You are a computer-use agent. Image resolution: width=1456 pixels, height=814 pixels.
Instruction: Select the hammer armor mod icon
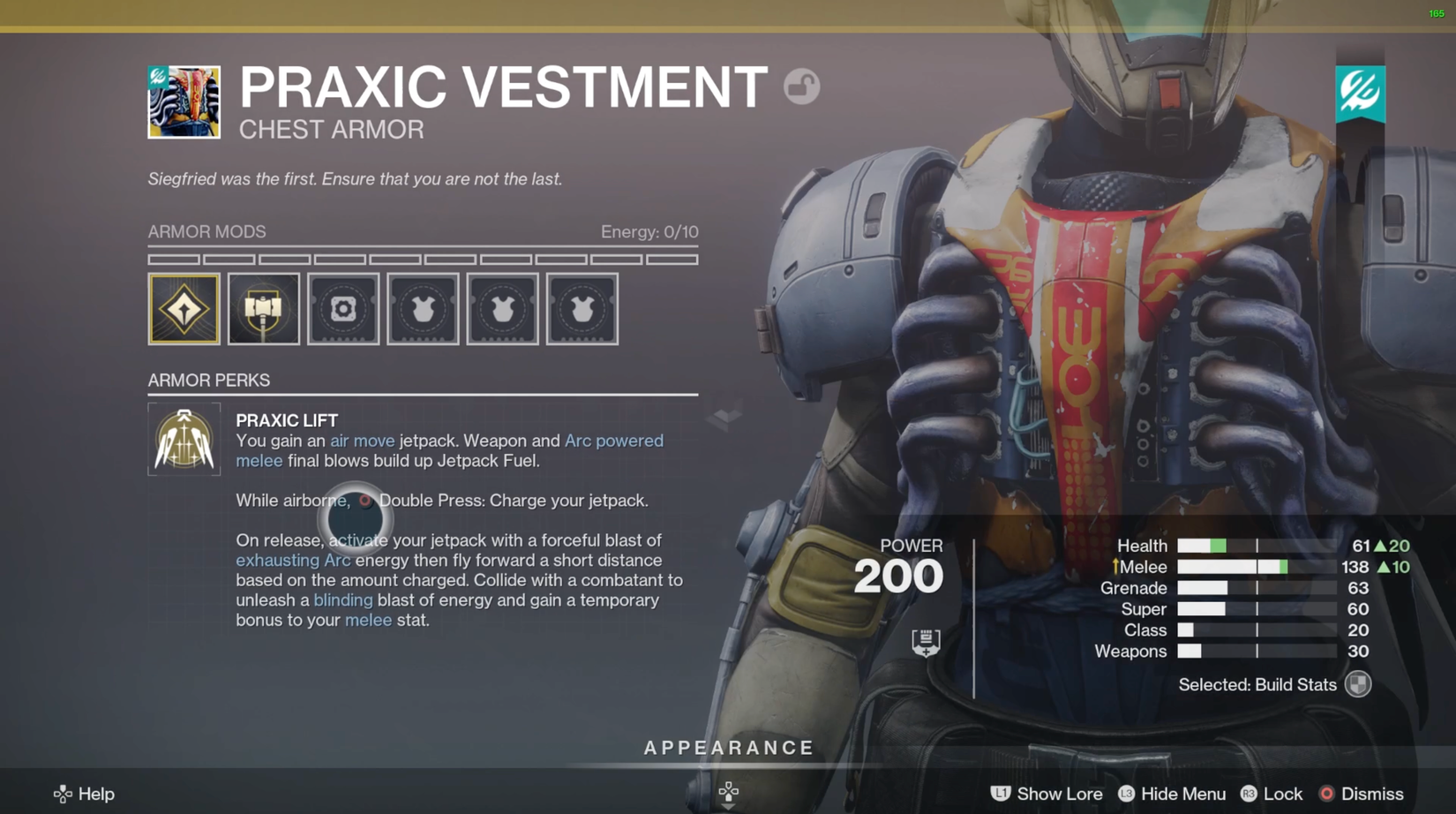tap(263, 309)
